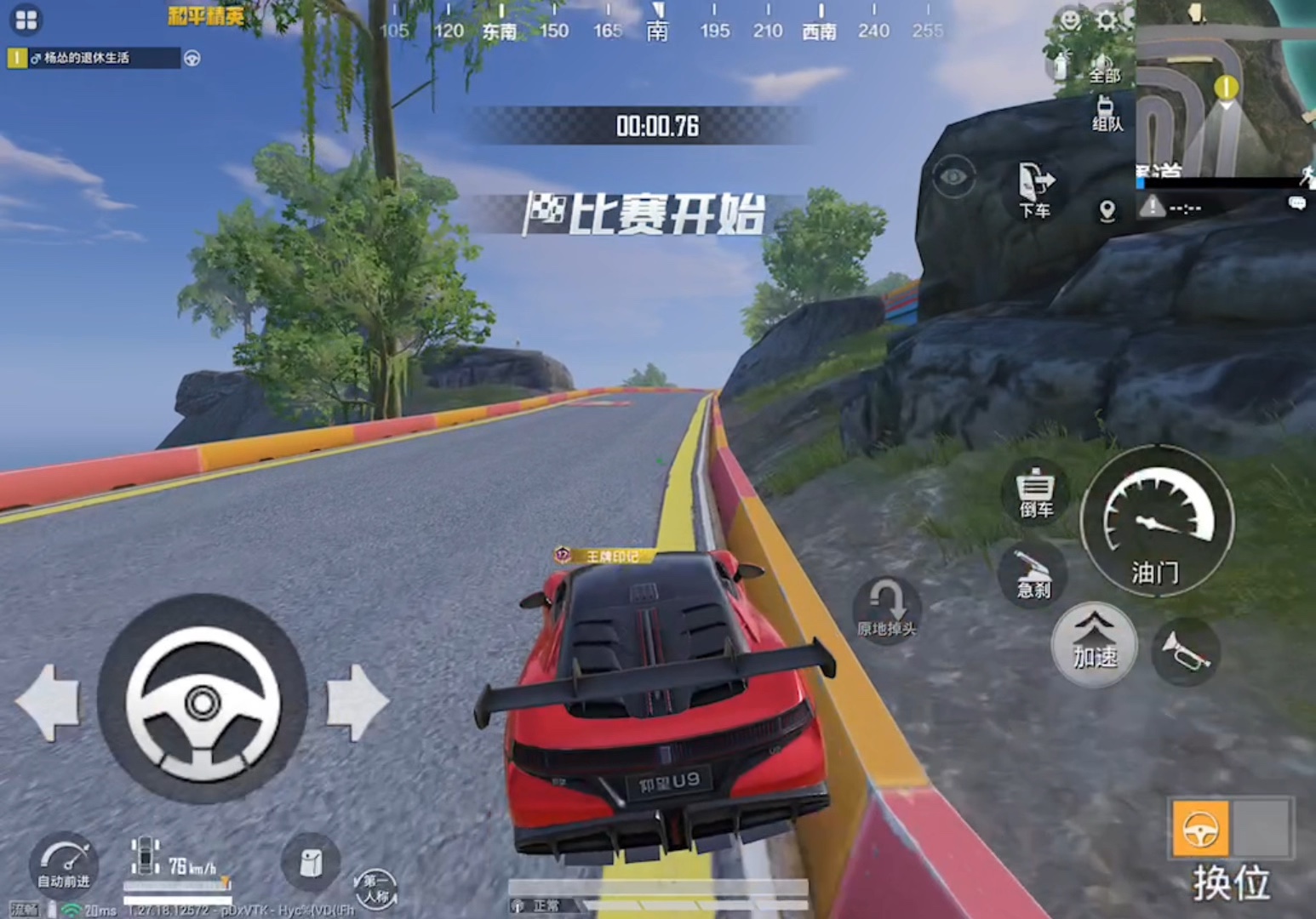Toggle the eye free-look button
The image size is (1316, 919).
[953, 177]
